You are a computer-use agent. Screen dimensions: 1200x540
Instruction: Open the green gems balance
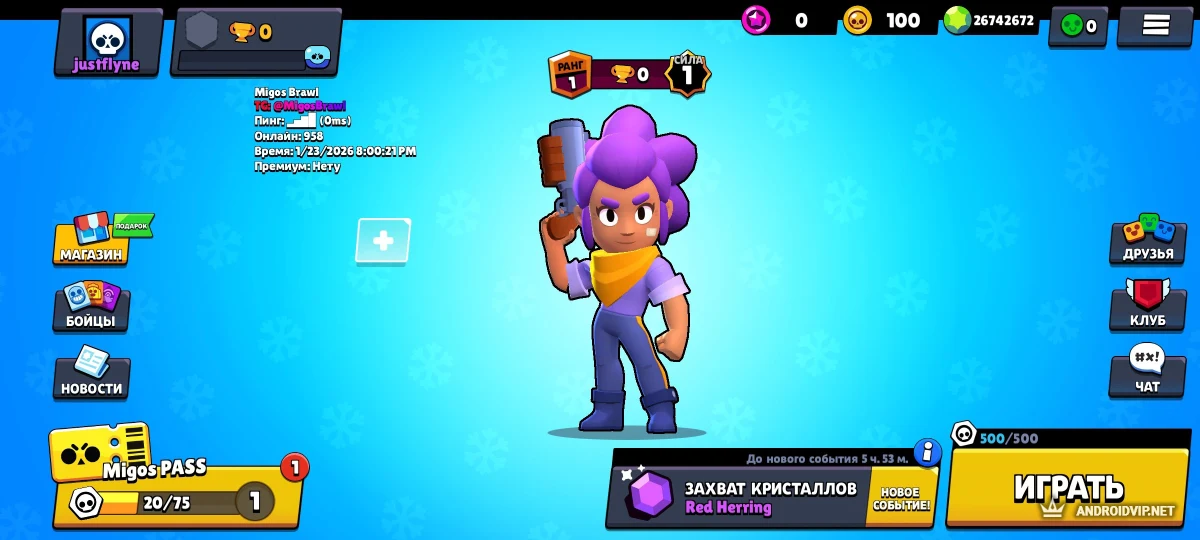(x=990, y=20)
